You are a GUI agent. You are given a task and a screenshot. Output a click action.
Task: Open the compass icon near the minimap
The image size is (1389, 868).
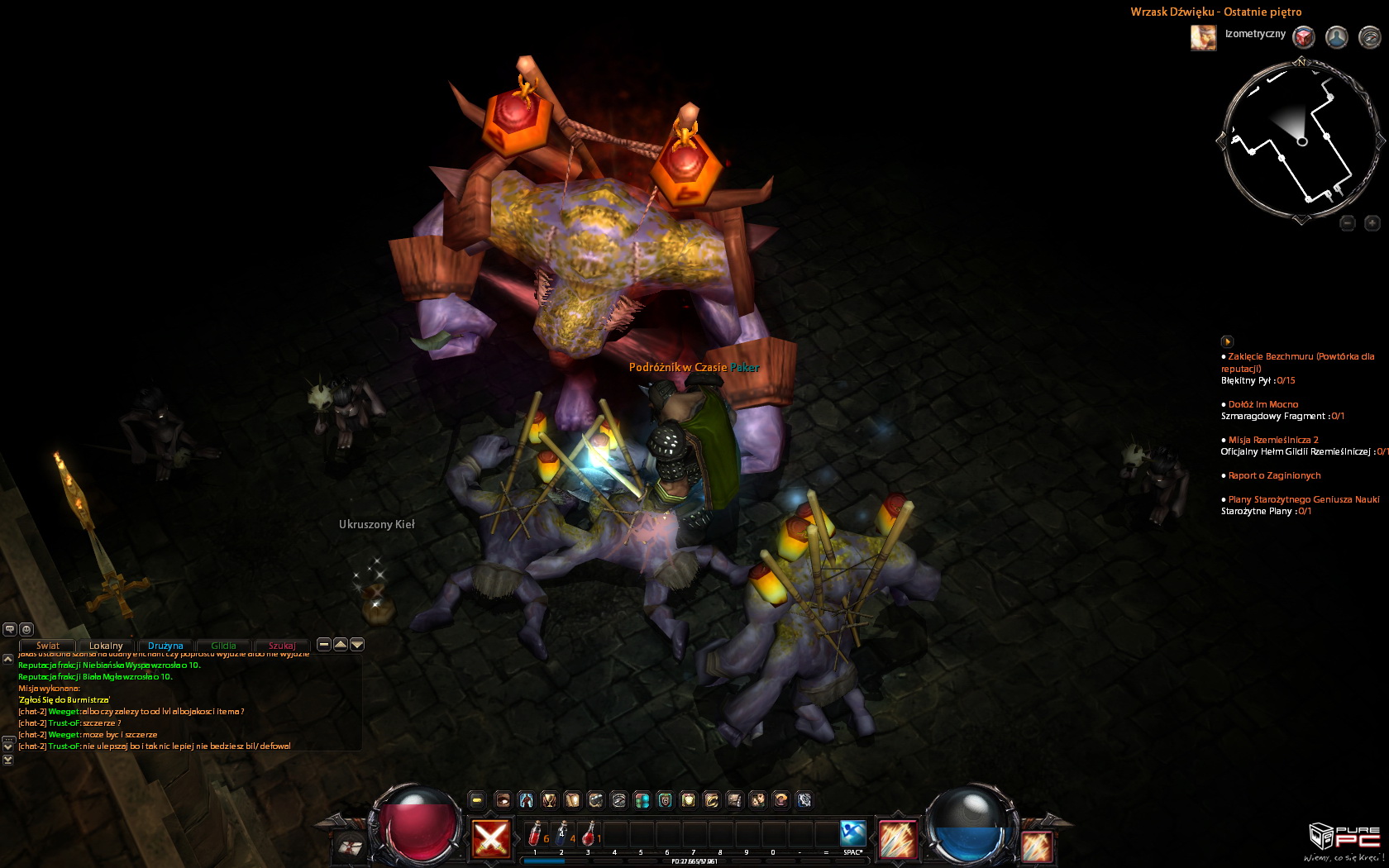[1369, 37]
